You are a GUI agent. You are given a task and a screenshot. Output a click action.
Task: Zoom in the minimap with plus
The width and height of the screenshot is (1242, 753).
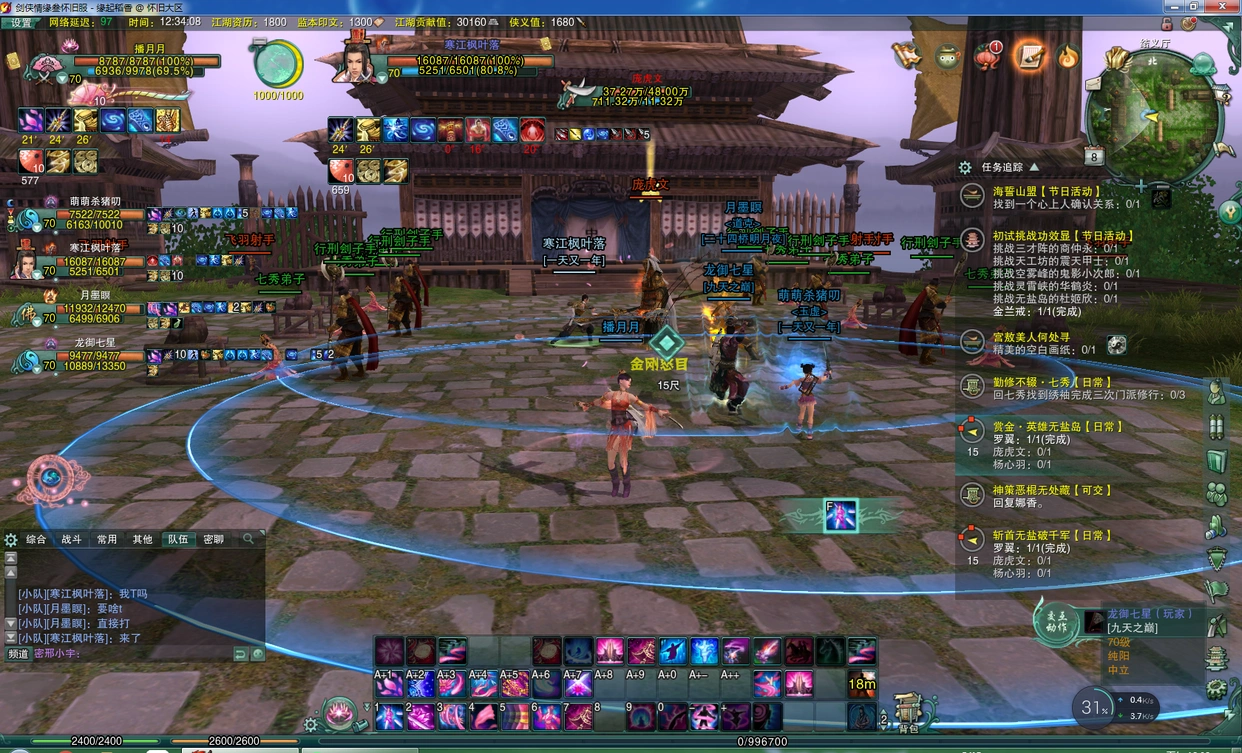point(1141,186)
